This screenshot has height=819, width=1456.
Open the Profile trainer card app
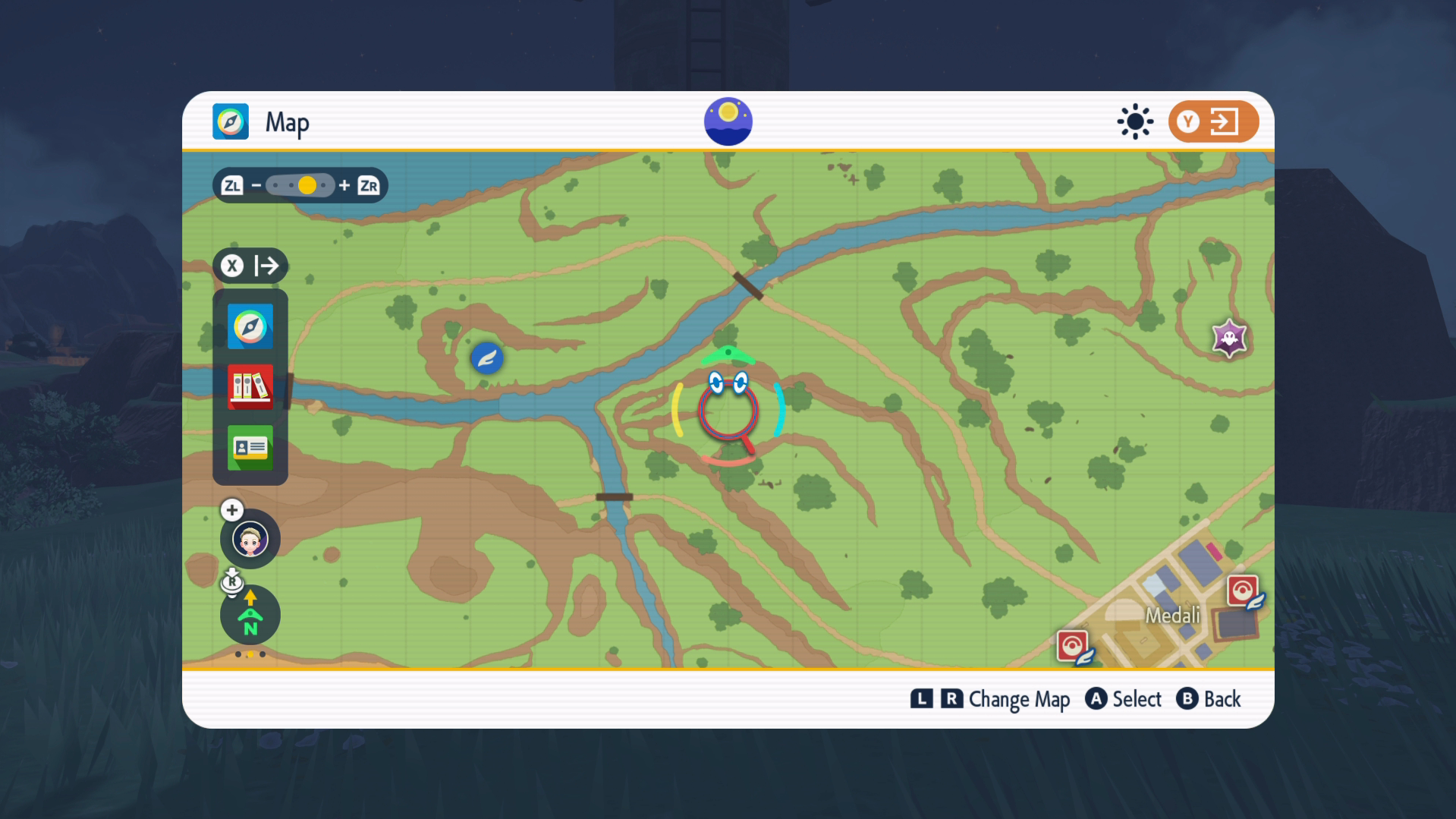250,447
